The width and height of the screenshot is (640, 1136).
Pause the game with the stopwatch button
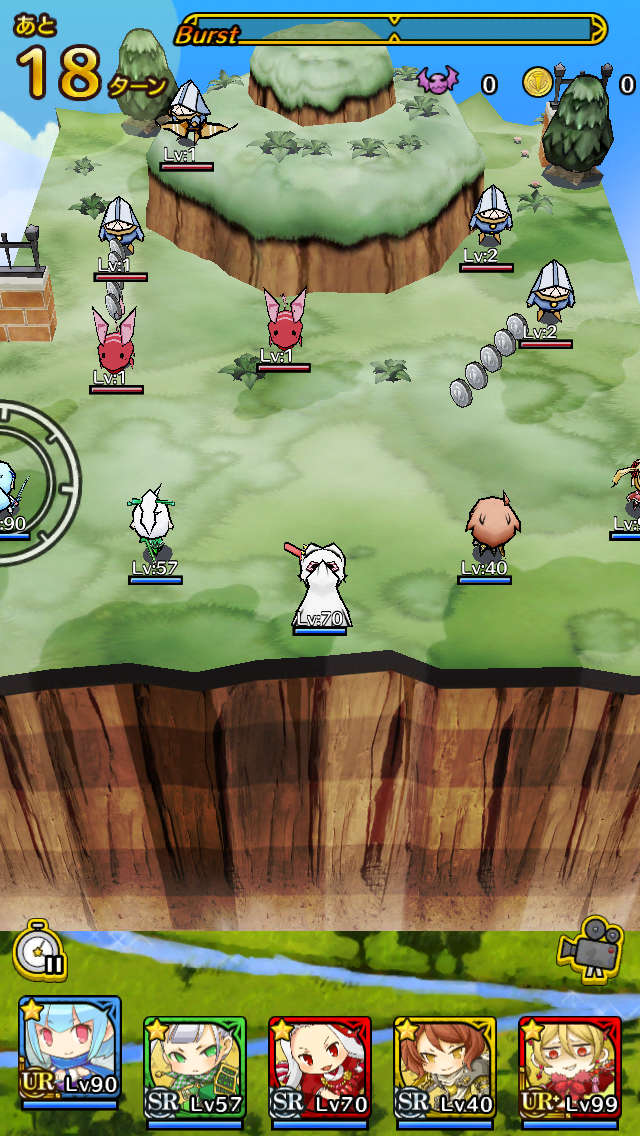(41, 950)
